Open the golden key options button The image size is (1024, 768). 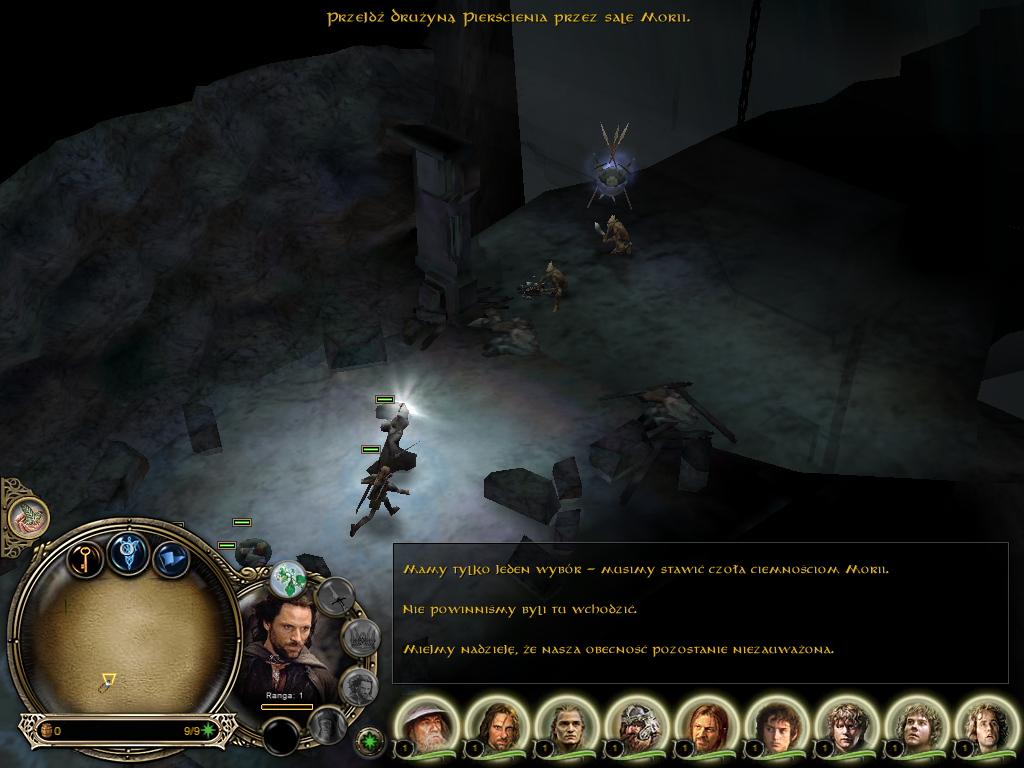click(86, 556)
